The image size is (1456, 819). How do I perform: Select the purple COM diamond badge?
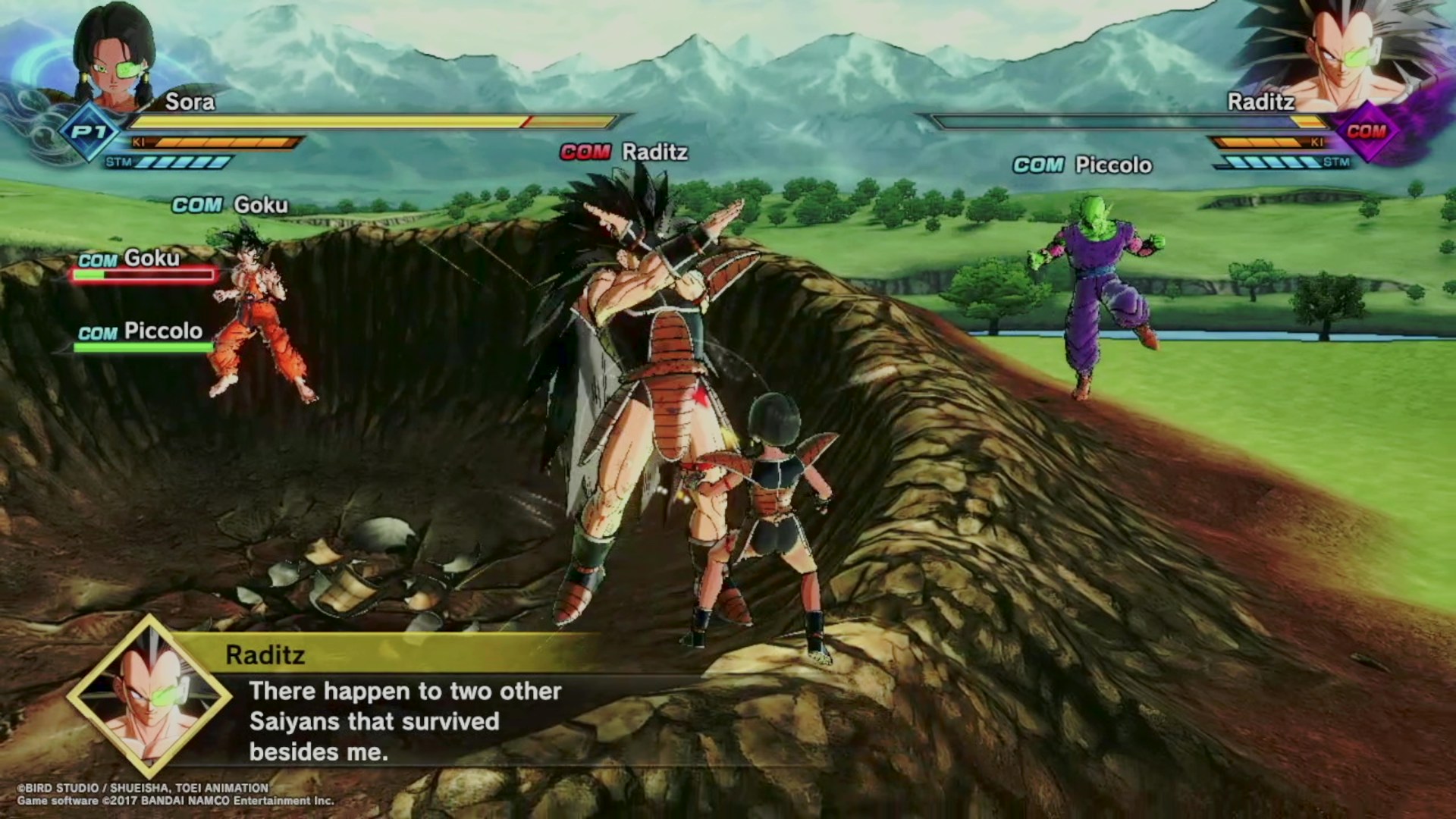[x=1366, y=132]
